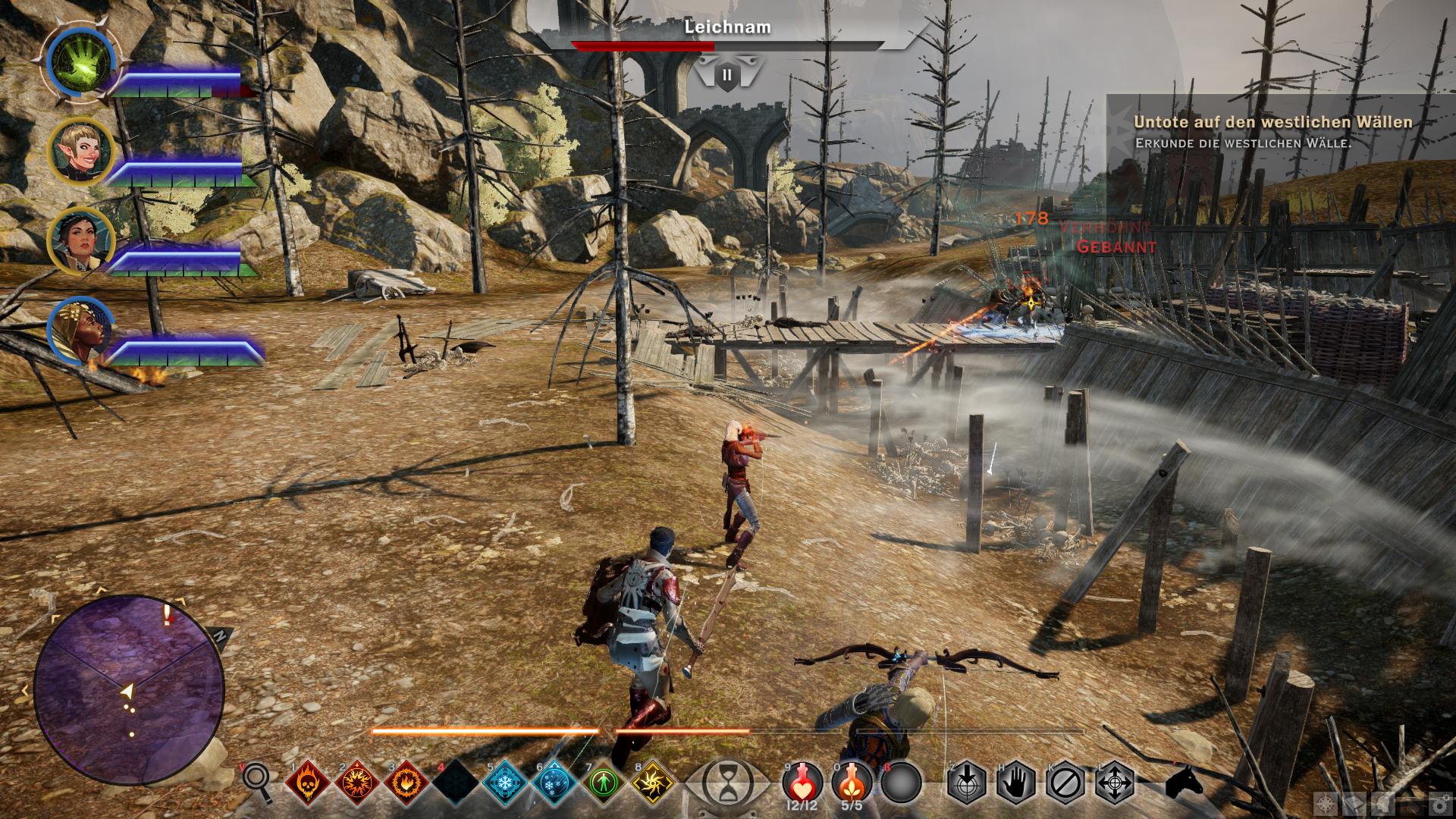The width and height of the screenshot is (1456, 819).
Task: Drink the red heart health potion
Action: [802, 781]
